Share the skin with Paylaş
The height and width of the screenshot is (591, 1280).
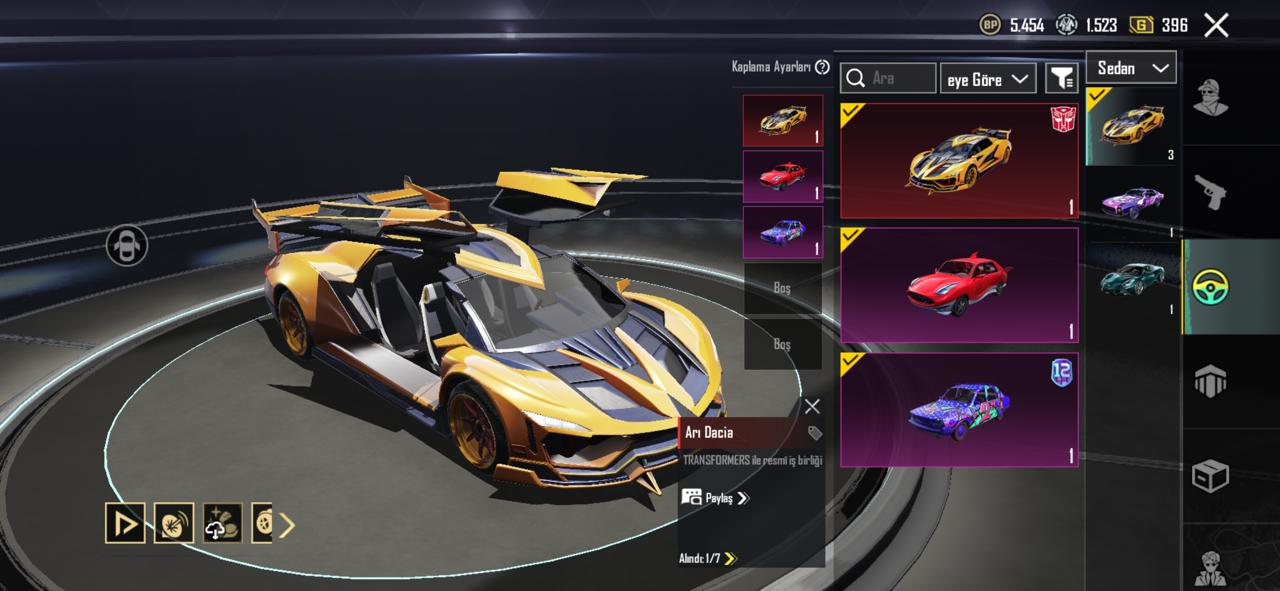tap(715, 497)
